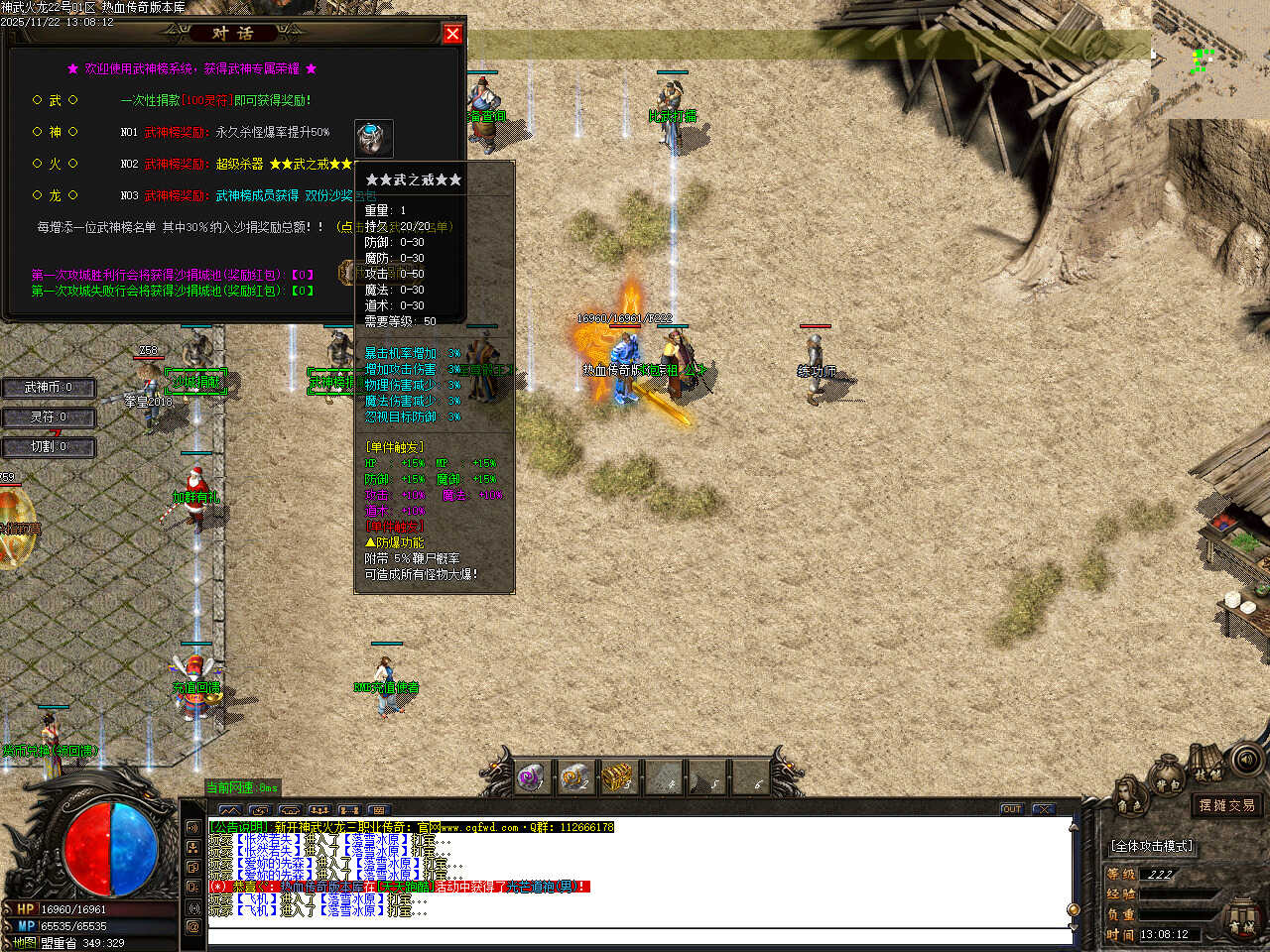This screenshot has width=1270, height=952.
Task: Use the purple swirl stone in hotbar slot 1
Action: pos(532,776)
